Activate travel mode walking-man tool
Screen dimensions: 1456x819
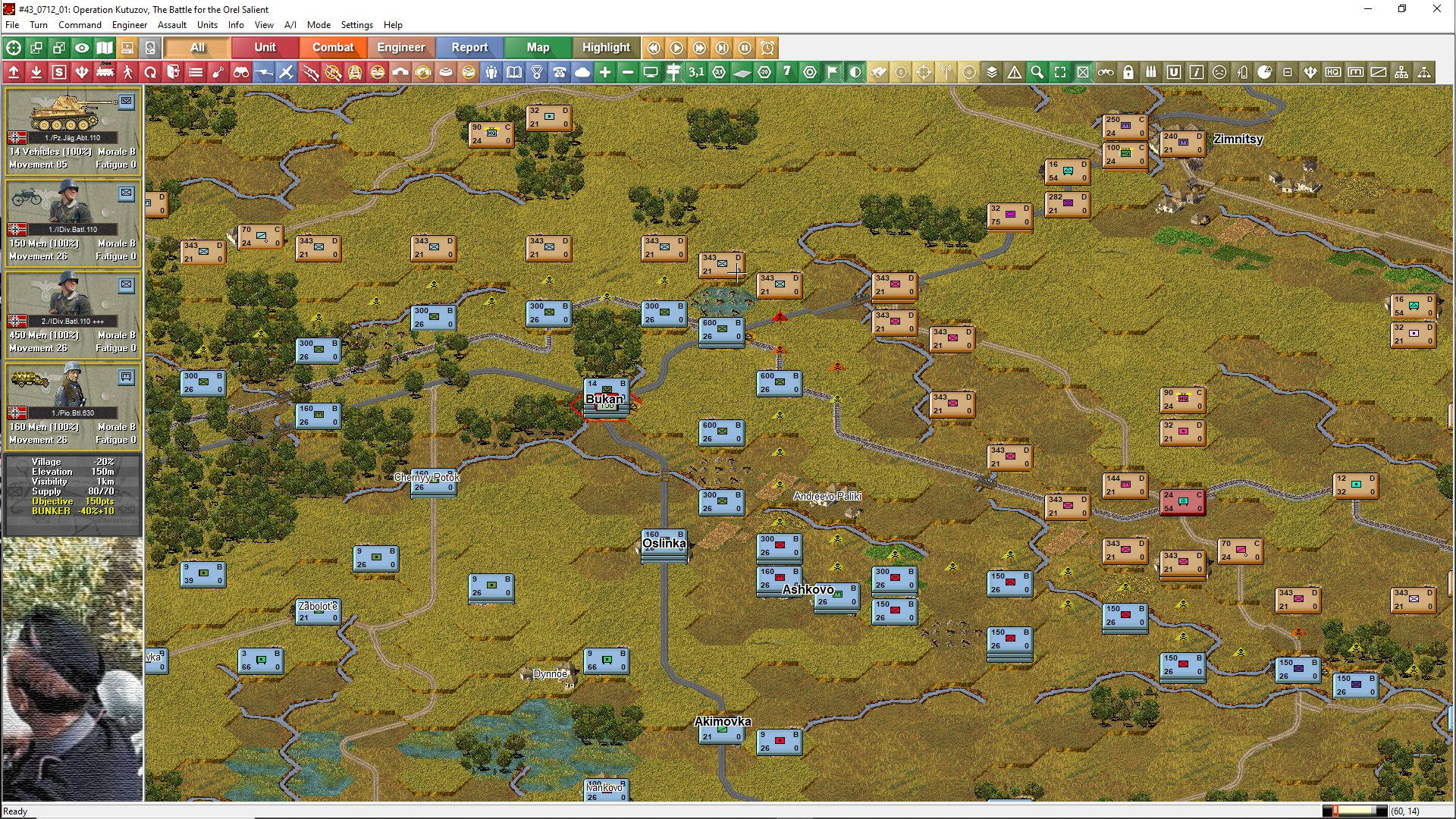[127, 72]
